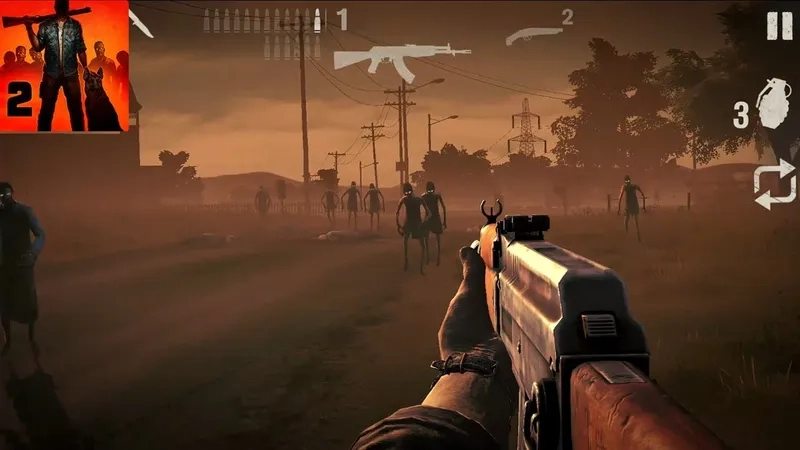Screen dimensions: 800x450
Task: Pause the game
Action: pyautogui.click(x=779, y=27)
